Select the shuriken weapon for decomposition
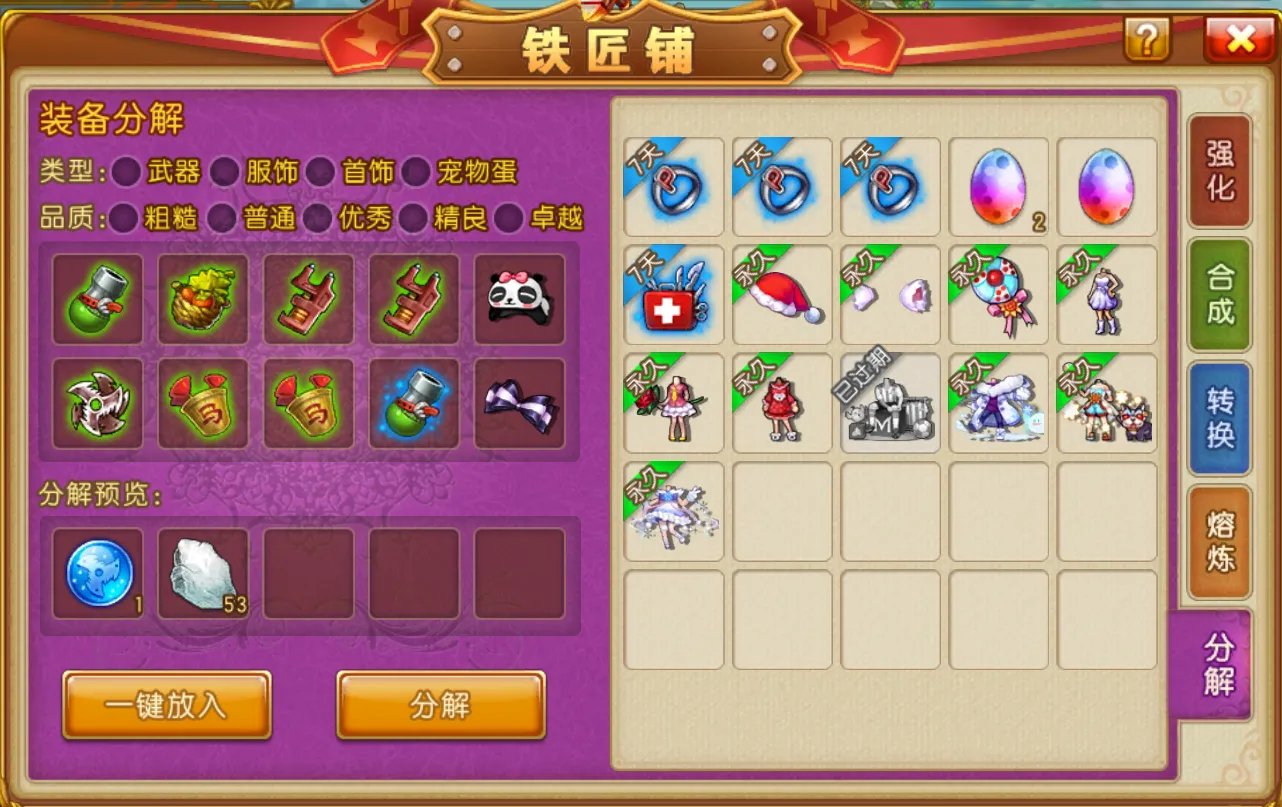 tap(97, 404)
